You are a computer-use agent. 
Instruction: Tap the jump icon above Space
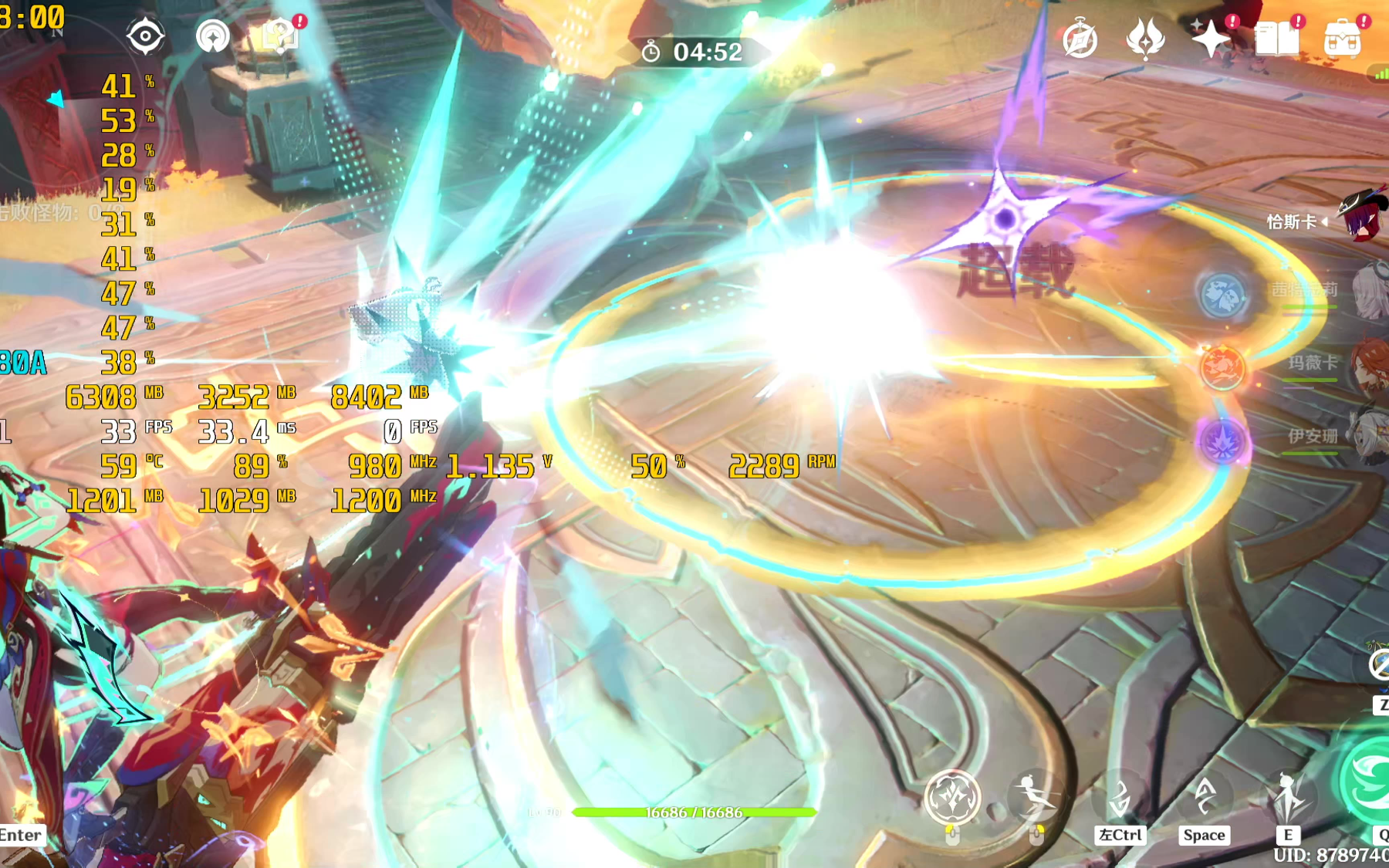tap(1204, 796)
